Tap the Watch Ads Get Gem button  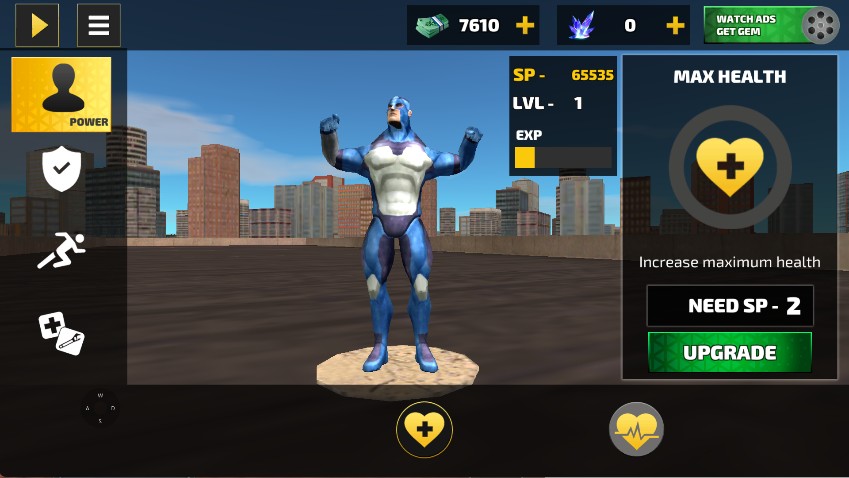(771, 25)
